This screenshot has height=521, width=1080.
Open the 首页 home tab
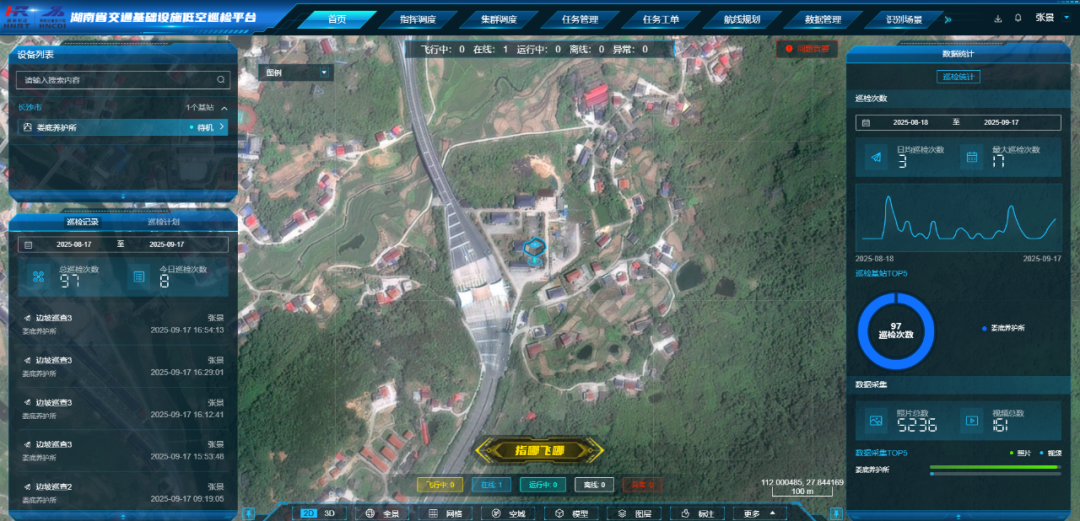click(x=337, y=19)
